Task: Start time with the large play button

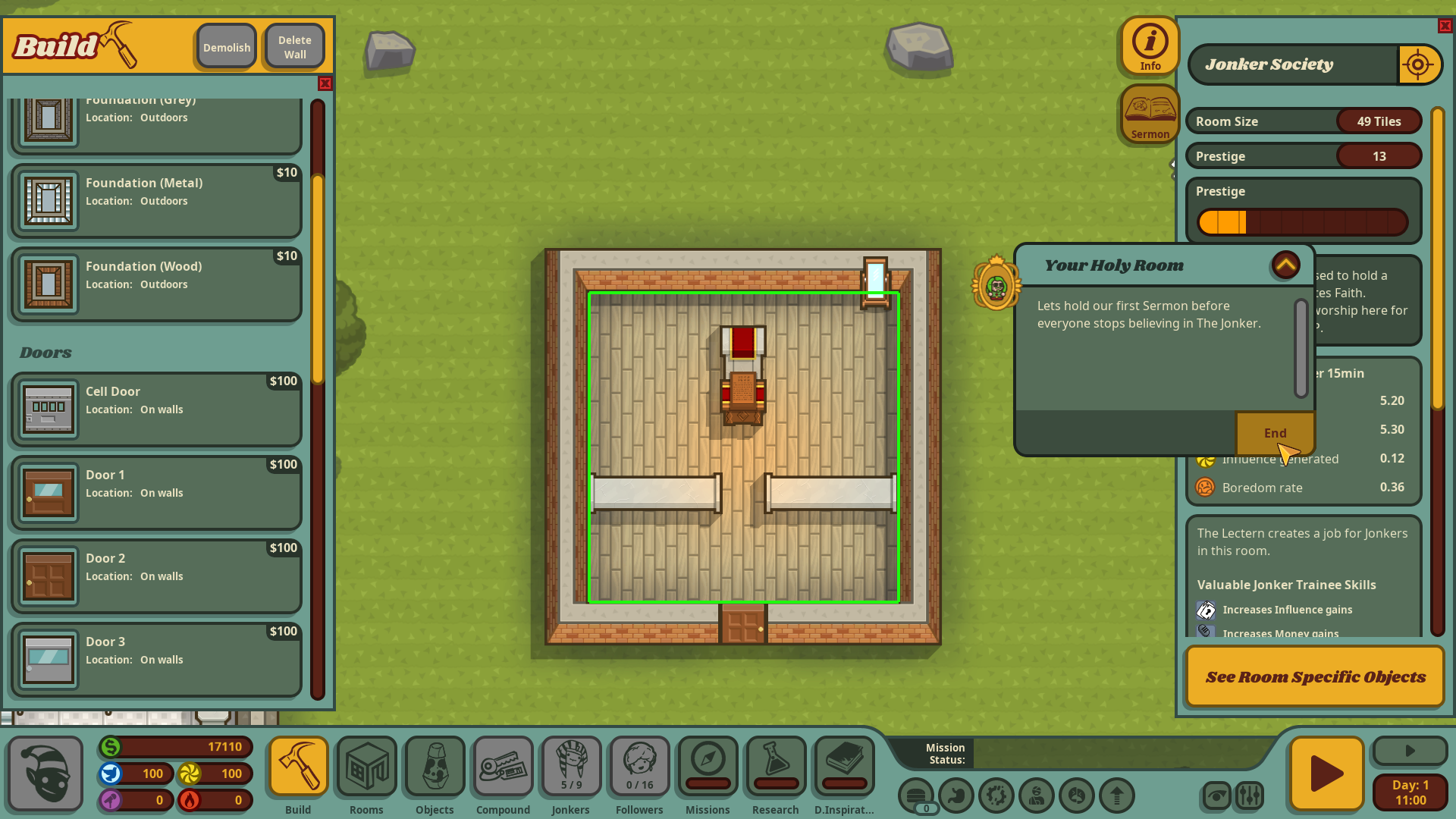Action: click(1326, 773)
